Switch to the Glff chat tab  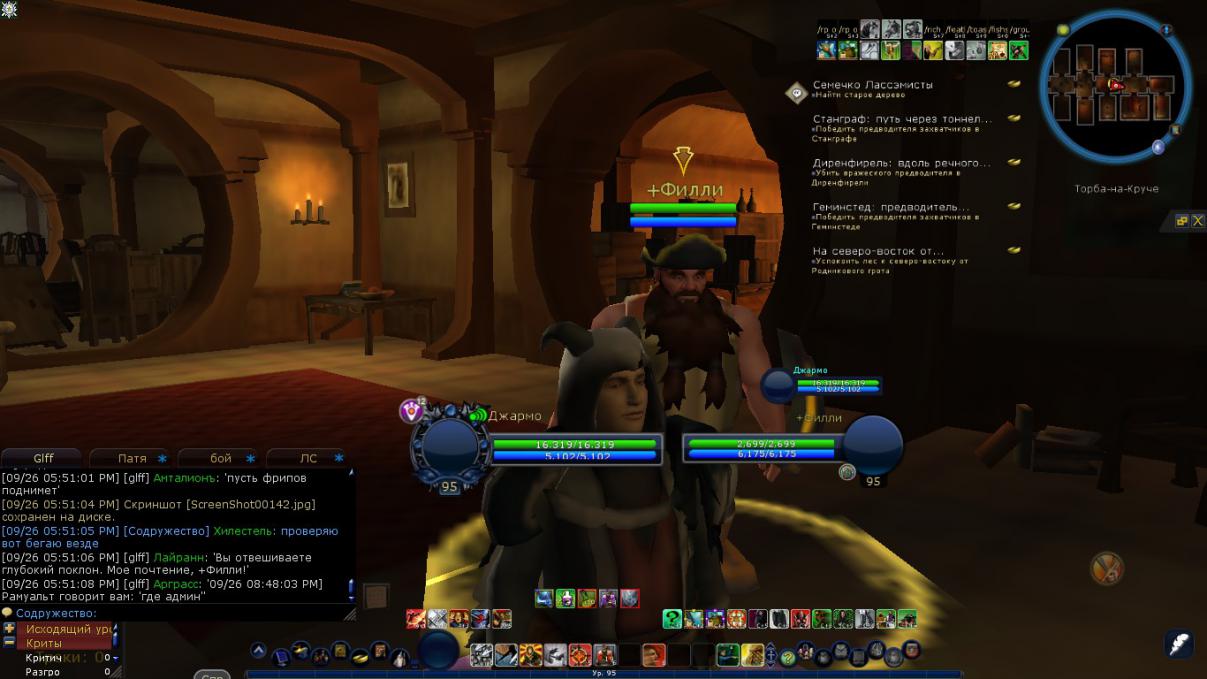pos(43,458)
